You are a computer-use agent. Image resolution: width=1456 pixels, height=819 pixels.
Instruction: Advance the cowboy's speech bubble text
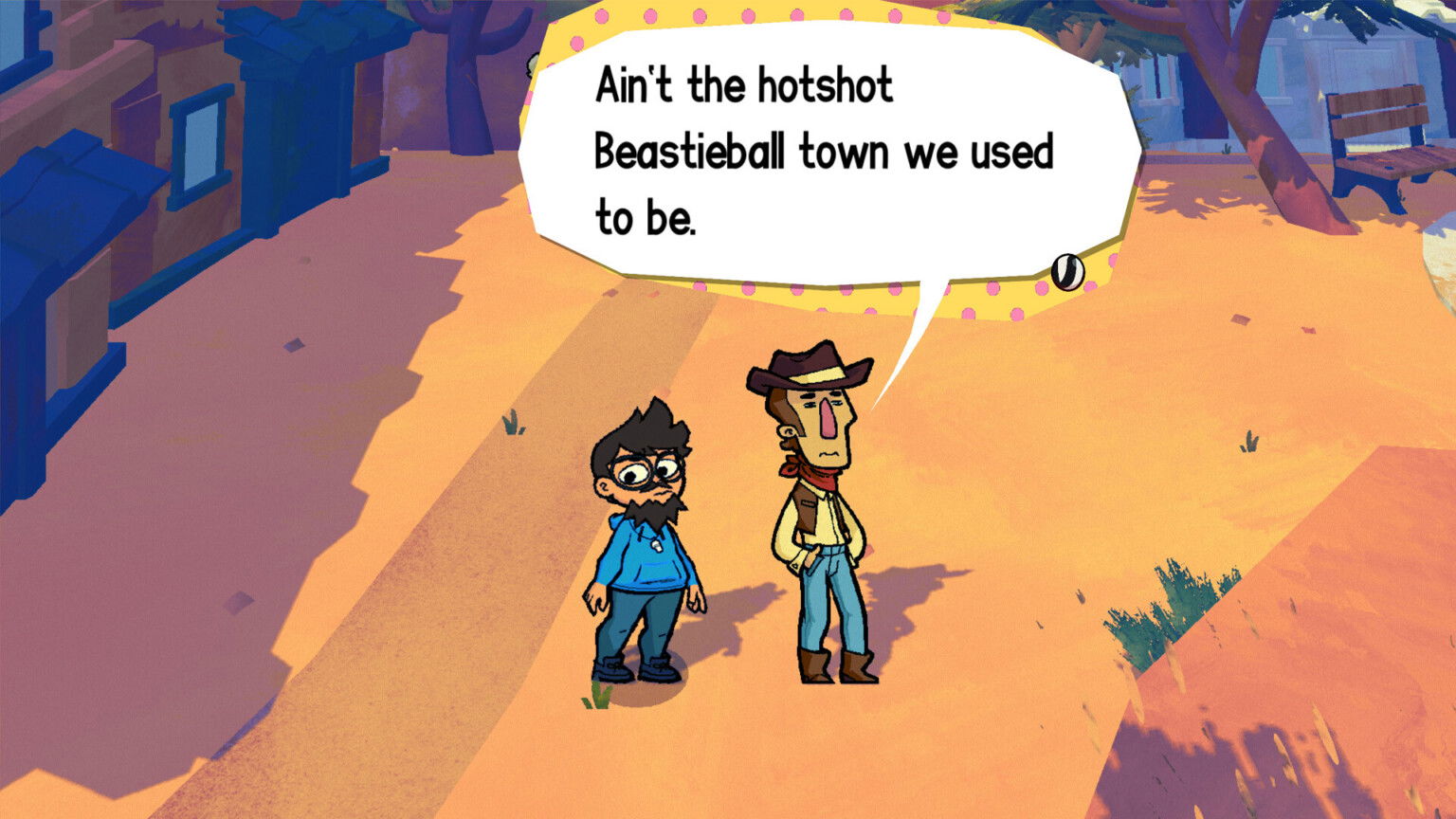point(825,152)
